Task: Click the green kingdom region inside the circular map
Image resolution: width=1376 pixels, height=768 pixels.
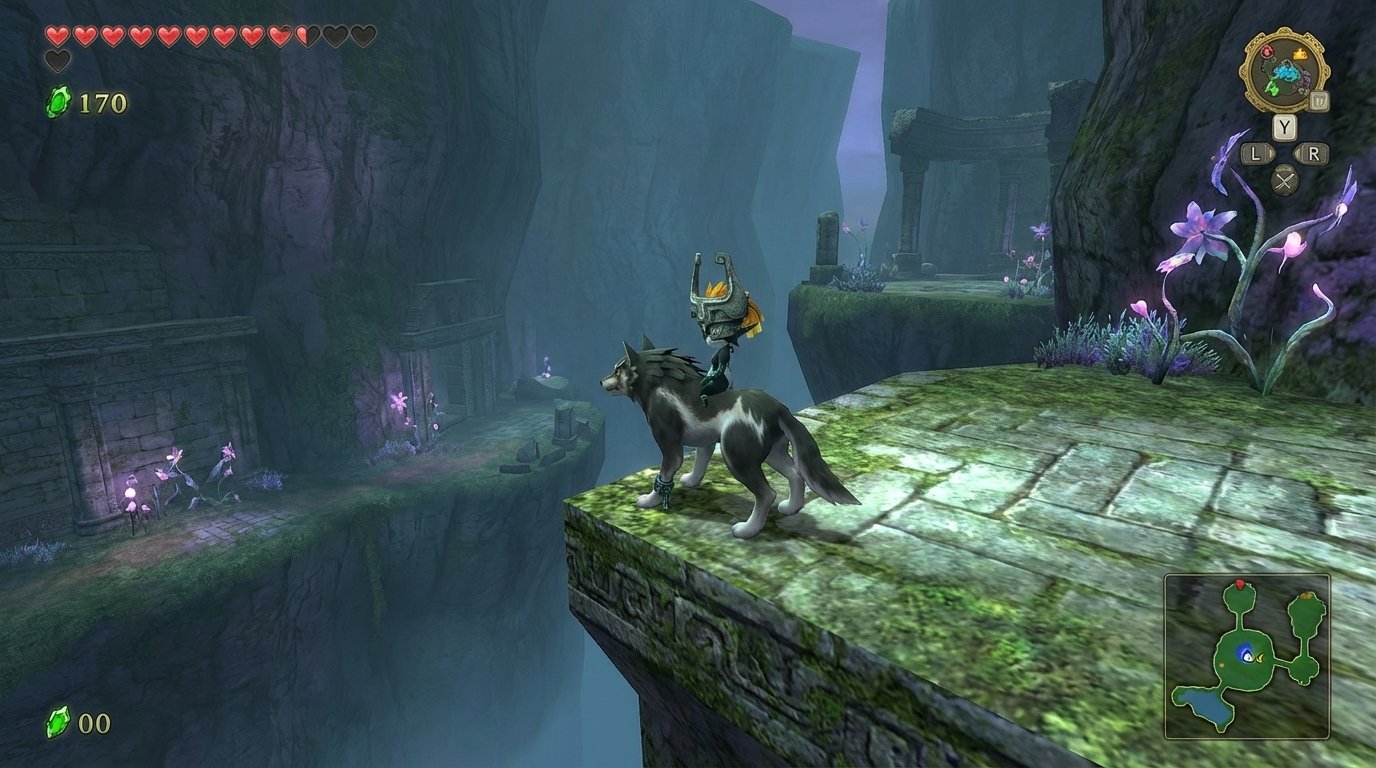Action: (1272, 88)
